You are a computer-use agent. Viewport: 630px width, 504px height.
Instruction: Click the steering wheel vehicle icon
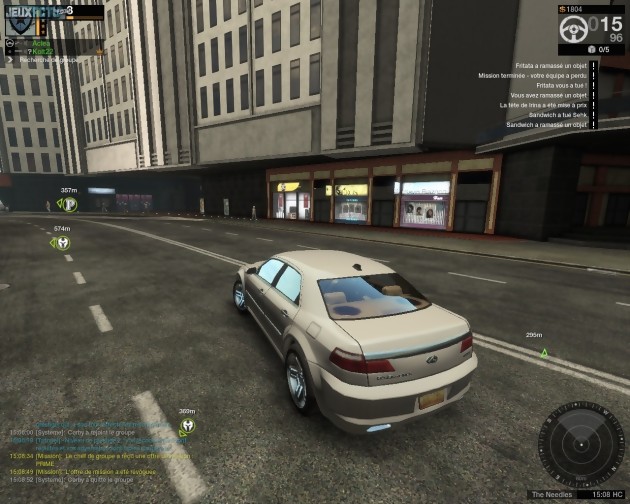pos(573,28)
